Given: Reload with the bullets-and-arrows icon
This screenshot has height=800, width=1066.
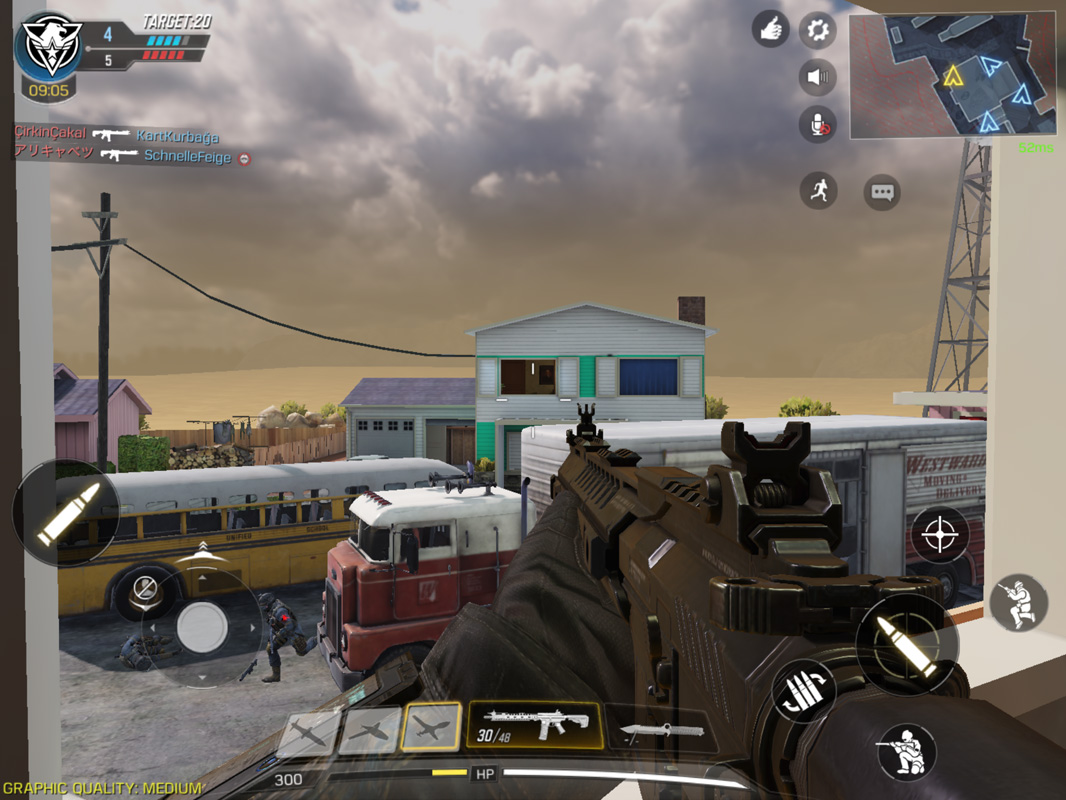Looking at the screenshot, I should [x=804, y=691].
